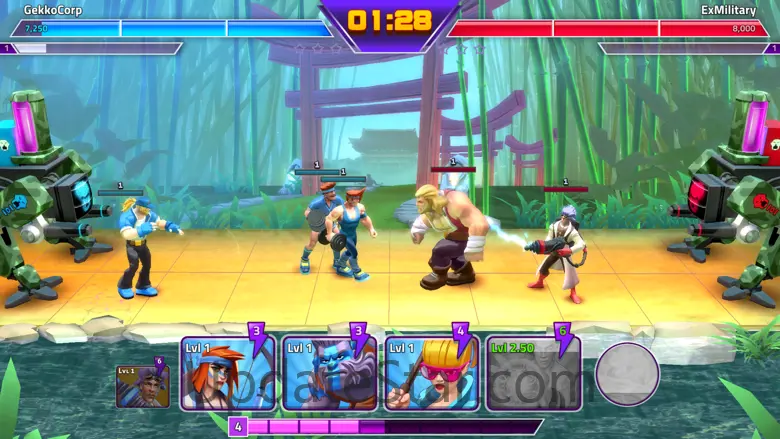Select the orange-haired woman fighter card
This screenshot has width=780, height=439.
coord(227,373)
